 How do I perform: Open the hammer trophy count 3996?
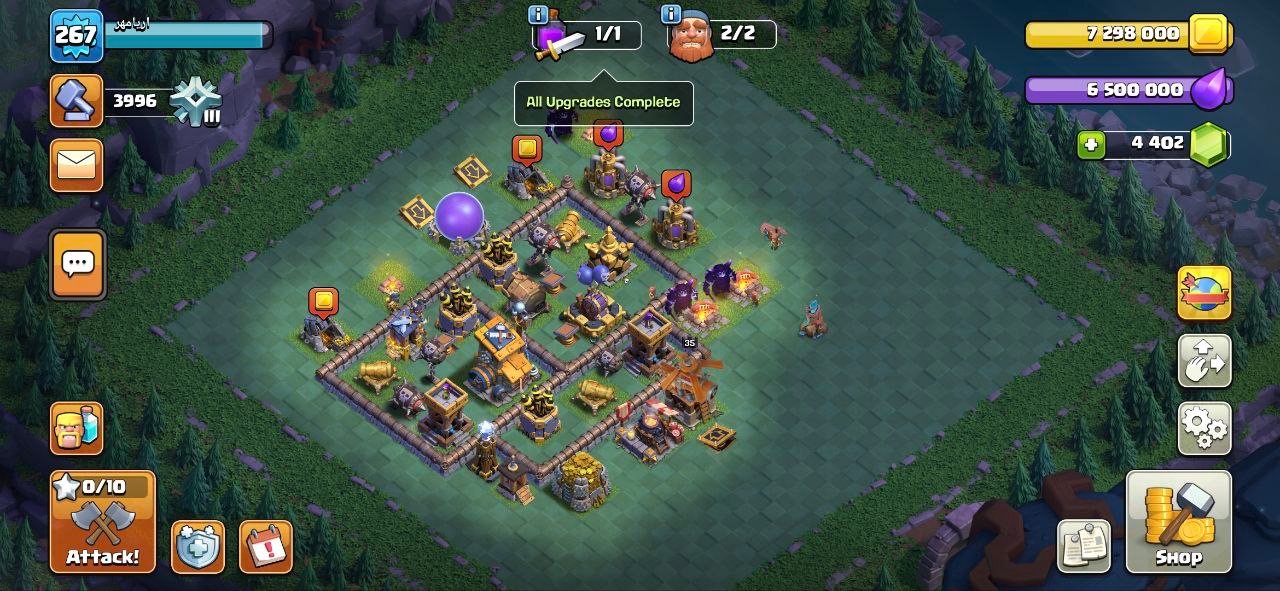click(77, 100)
